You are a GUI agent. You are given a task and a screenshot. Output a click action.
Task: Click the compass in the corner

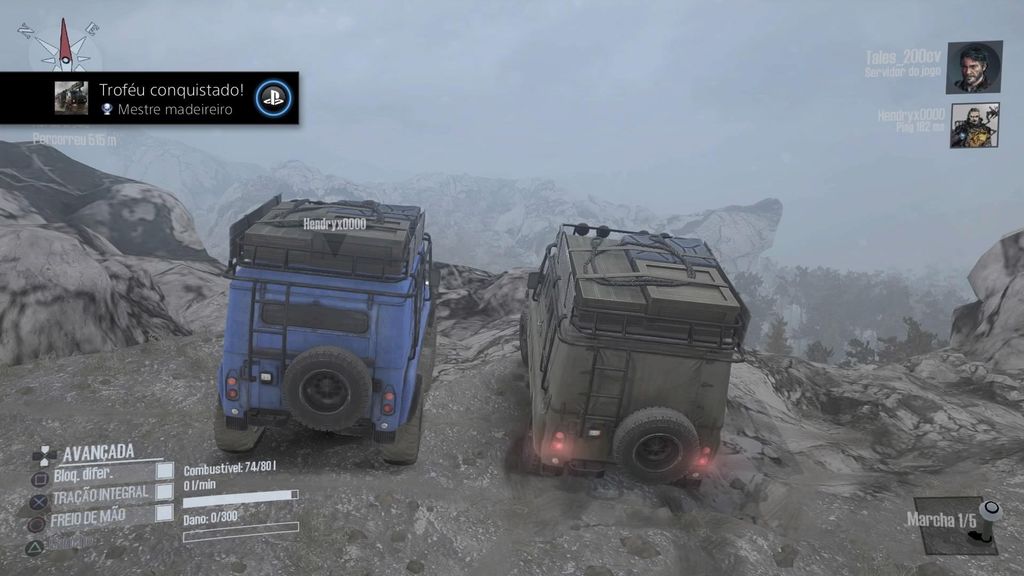click(x=65, y=44)
